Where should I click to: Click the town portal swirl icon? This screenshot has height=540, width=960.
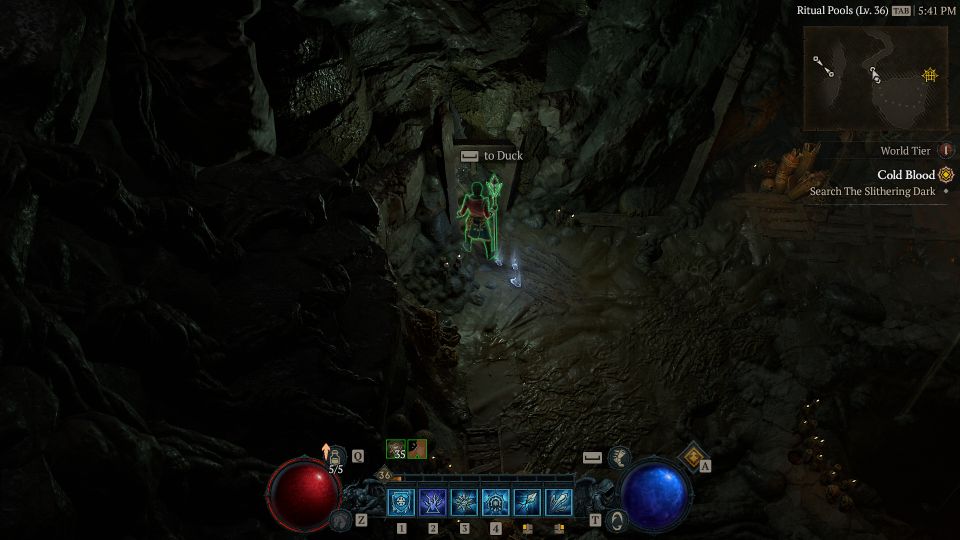click(x=618, y=520)
